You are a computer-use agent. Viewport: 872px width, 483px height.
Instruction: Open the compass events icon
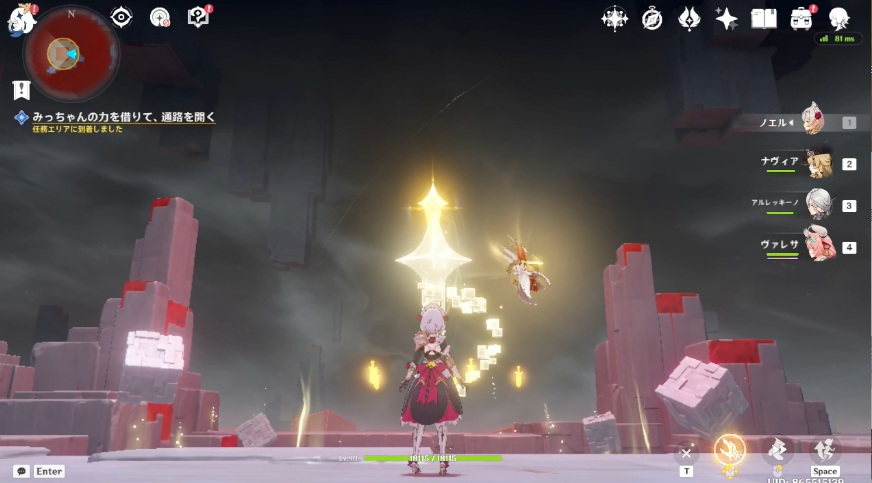[652, 18]
